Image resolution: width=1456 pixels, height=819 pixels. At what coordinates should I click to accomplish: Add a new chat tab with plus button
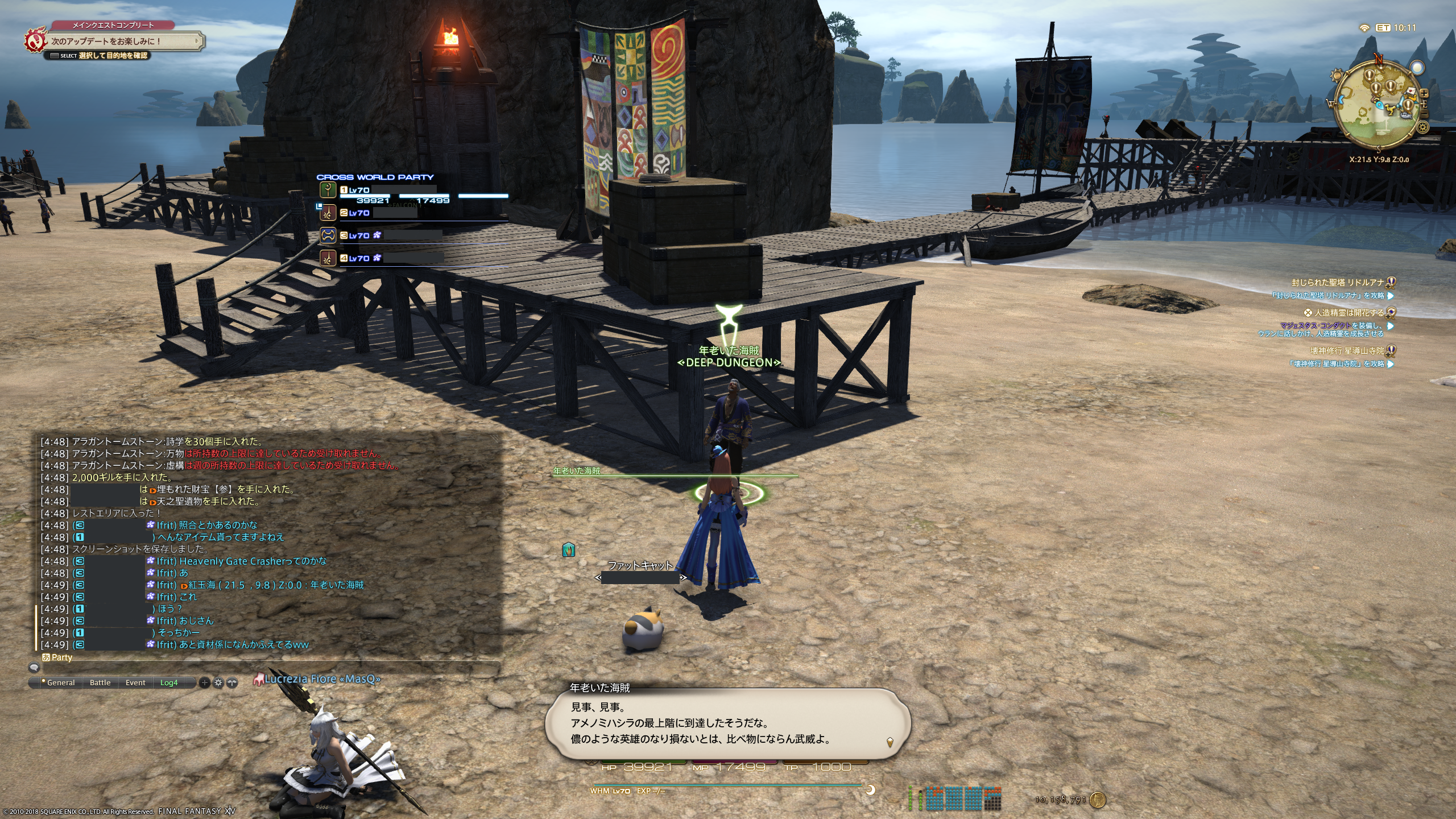click(205, 682)
